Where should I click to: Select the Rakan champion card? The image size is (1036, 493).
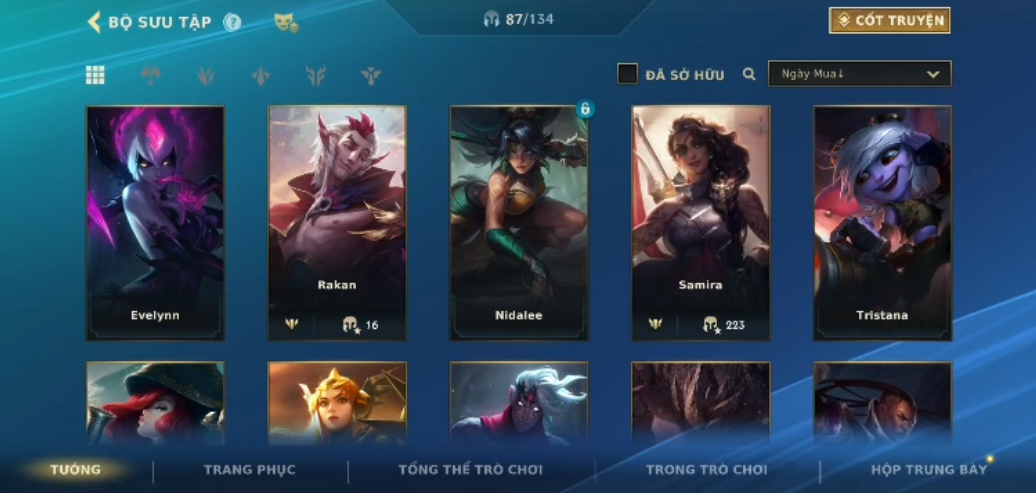pos(337,222)
